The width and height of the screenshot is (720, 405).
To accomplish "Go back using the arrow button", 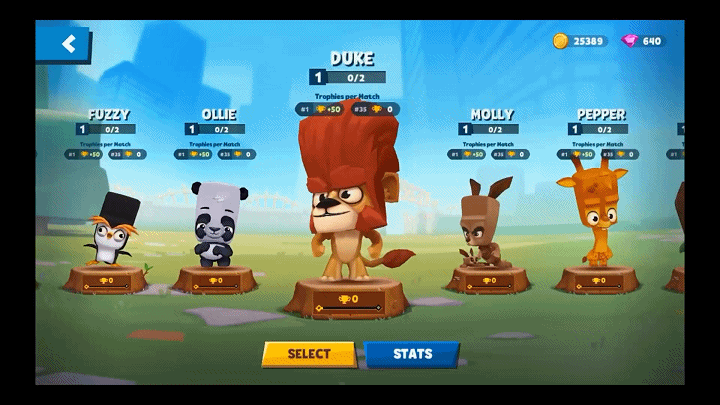I will point(66,44).
